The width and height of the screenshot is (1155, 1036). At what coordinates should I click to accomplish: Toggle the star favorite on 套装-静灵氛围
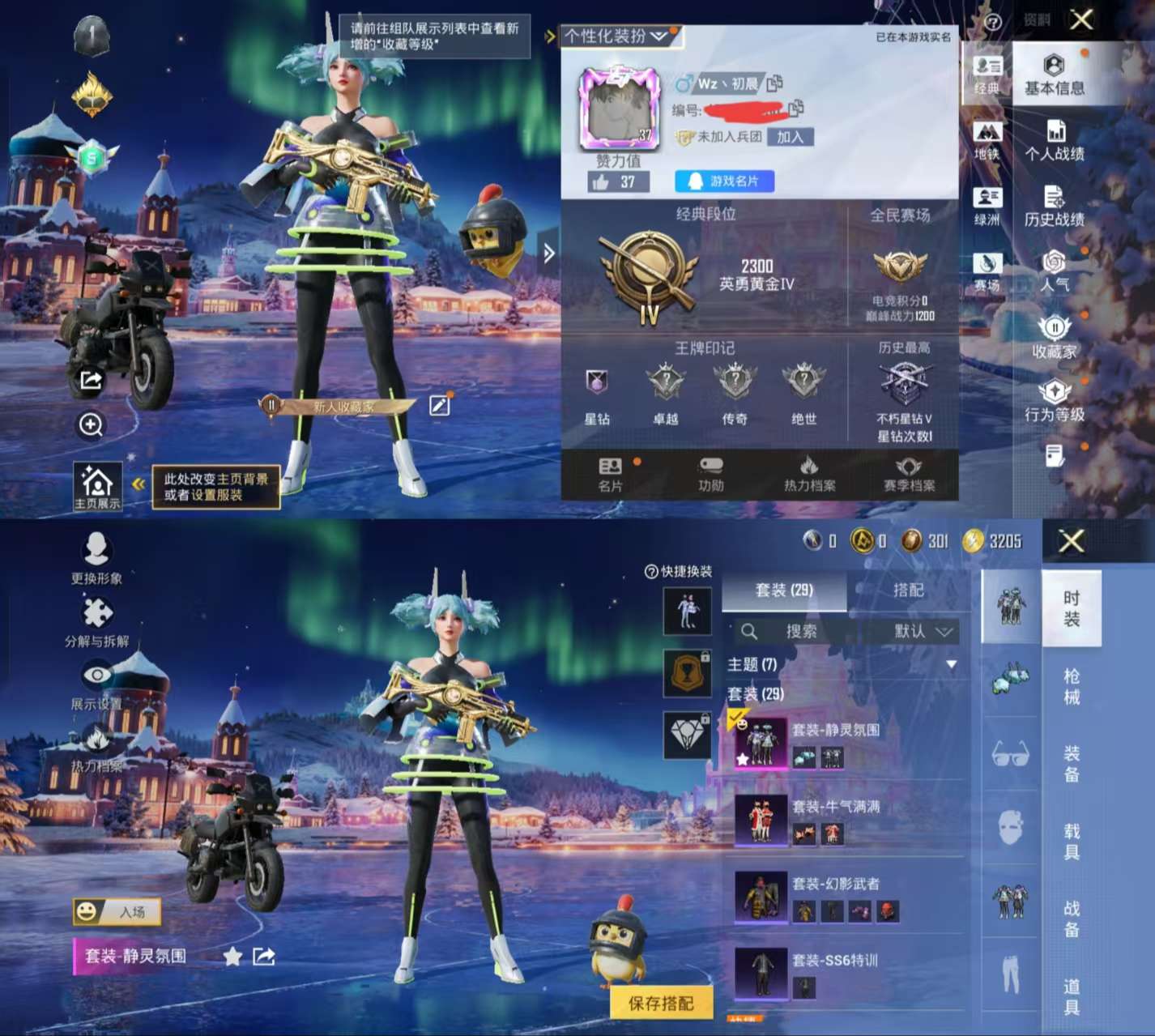(x=233, y=957)
